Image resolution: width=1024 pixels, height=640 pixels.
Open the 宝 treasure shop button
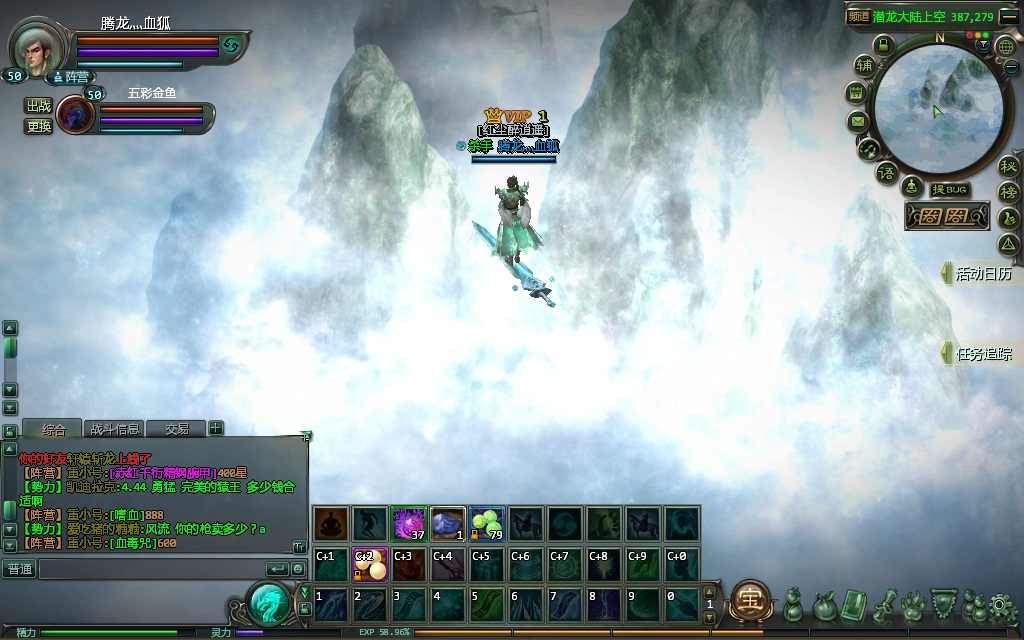click(749, 601)
